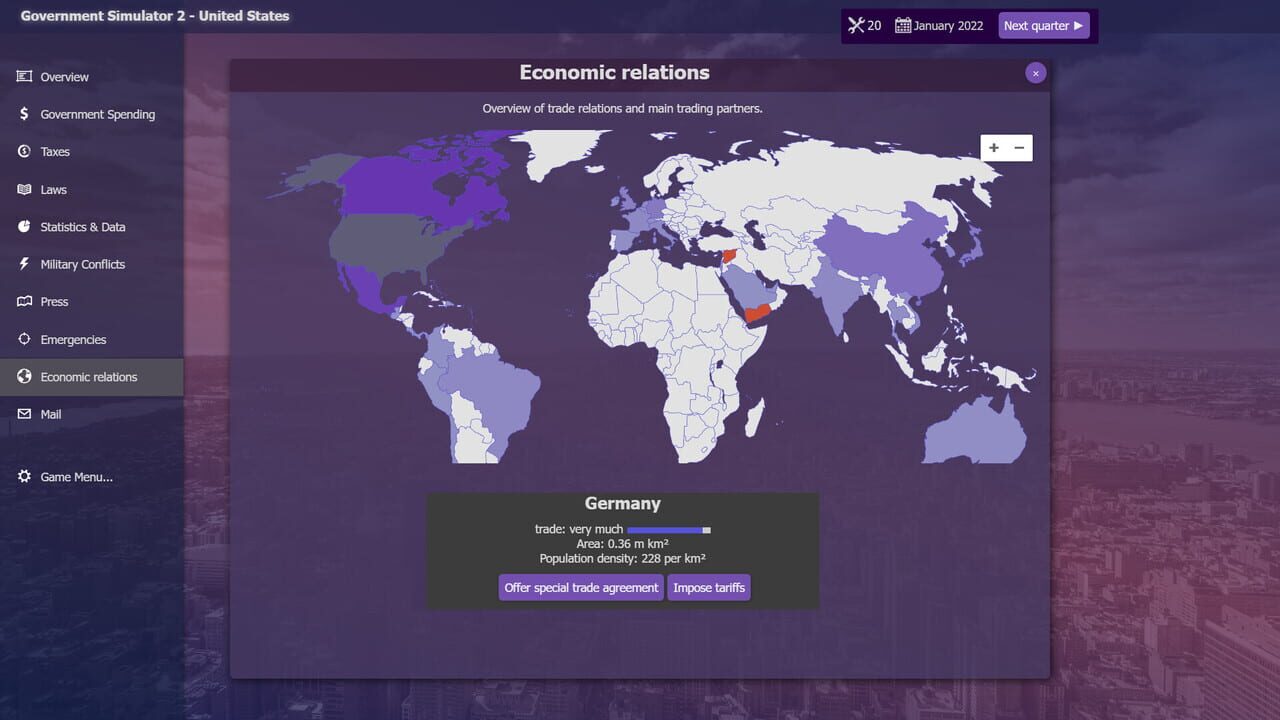This screenshot has width=1280, height=720.
Task: Click the Taxes clock icon
Action: [x=22, y=151]
